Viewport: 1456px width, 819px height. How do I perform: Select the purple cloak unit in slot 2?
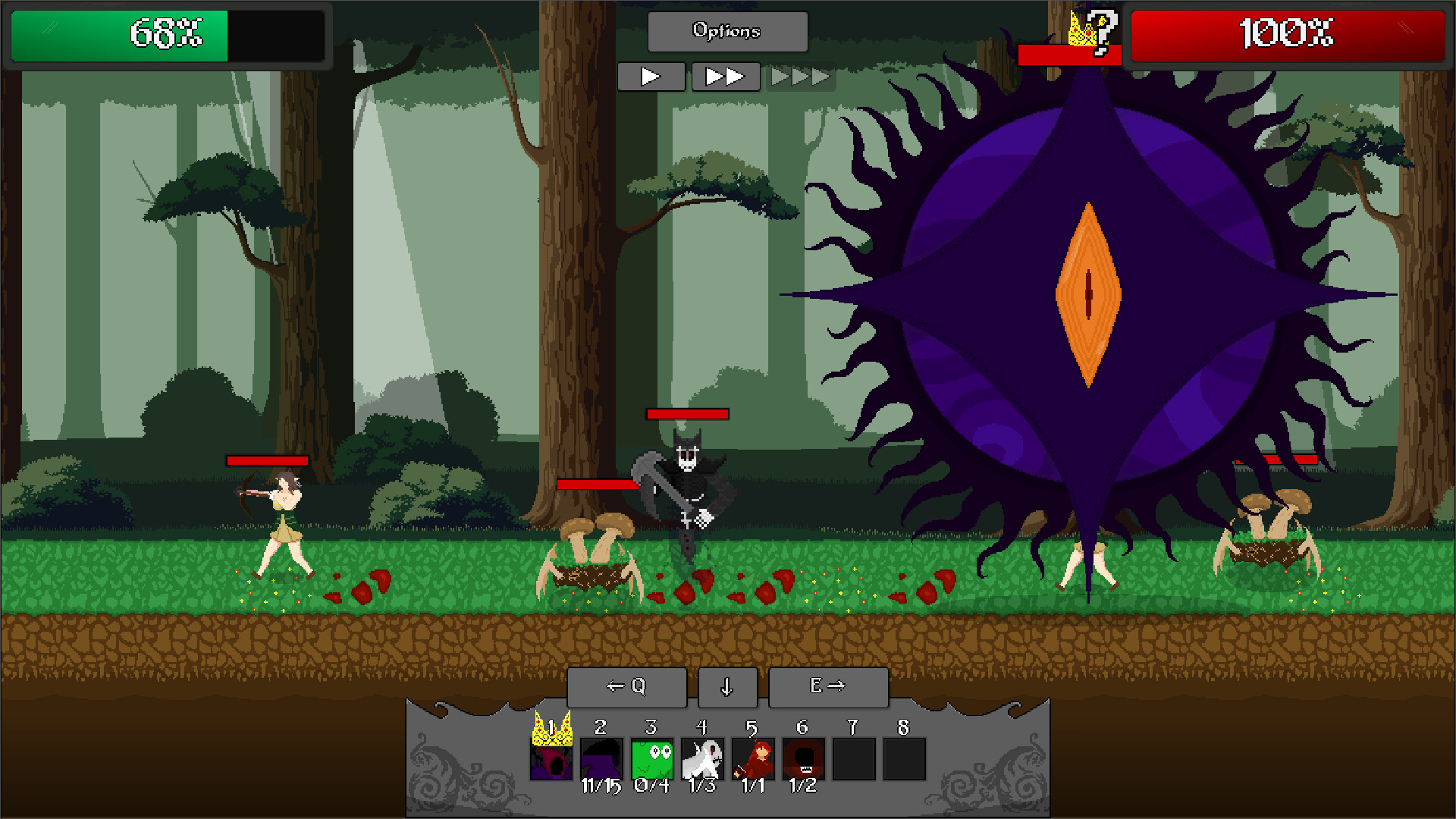601,759
